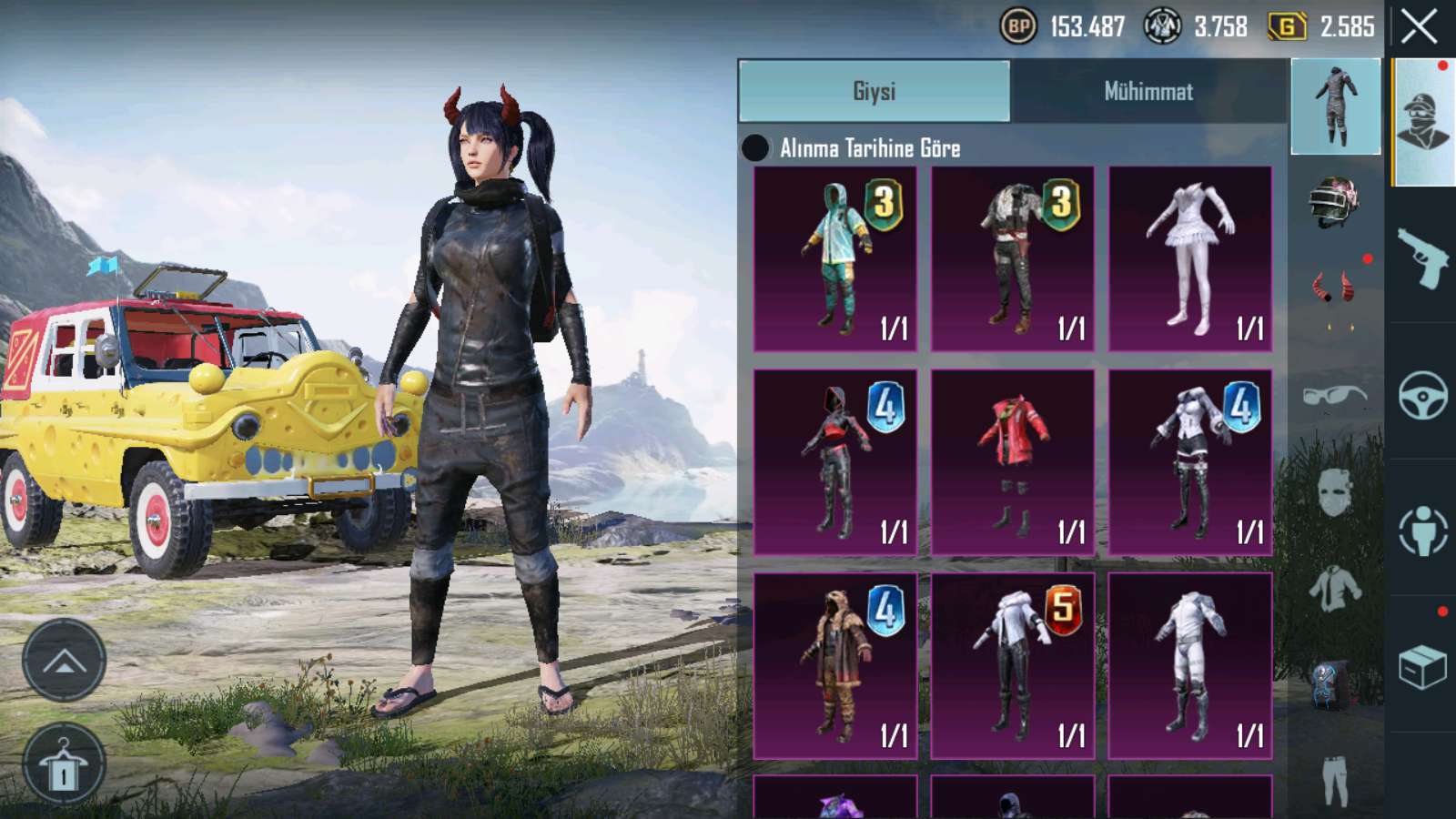
Task: Open the full outfit category
Action: [x=1335, y=106]
